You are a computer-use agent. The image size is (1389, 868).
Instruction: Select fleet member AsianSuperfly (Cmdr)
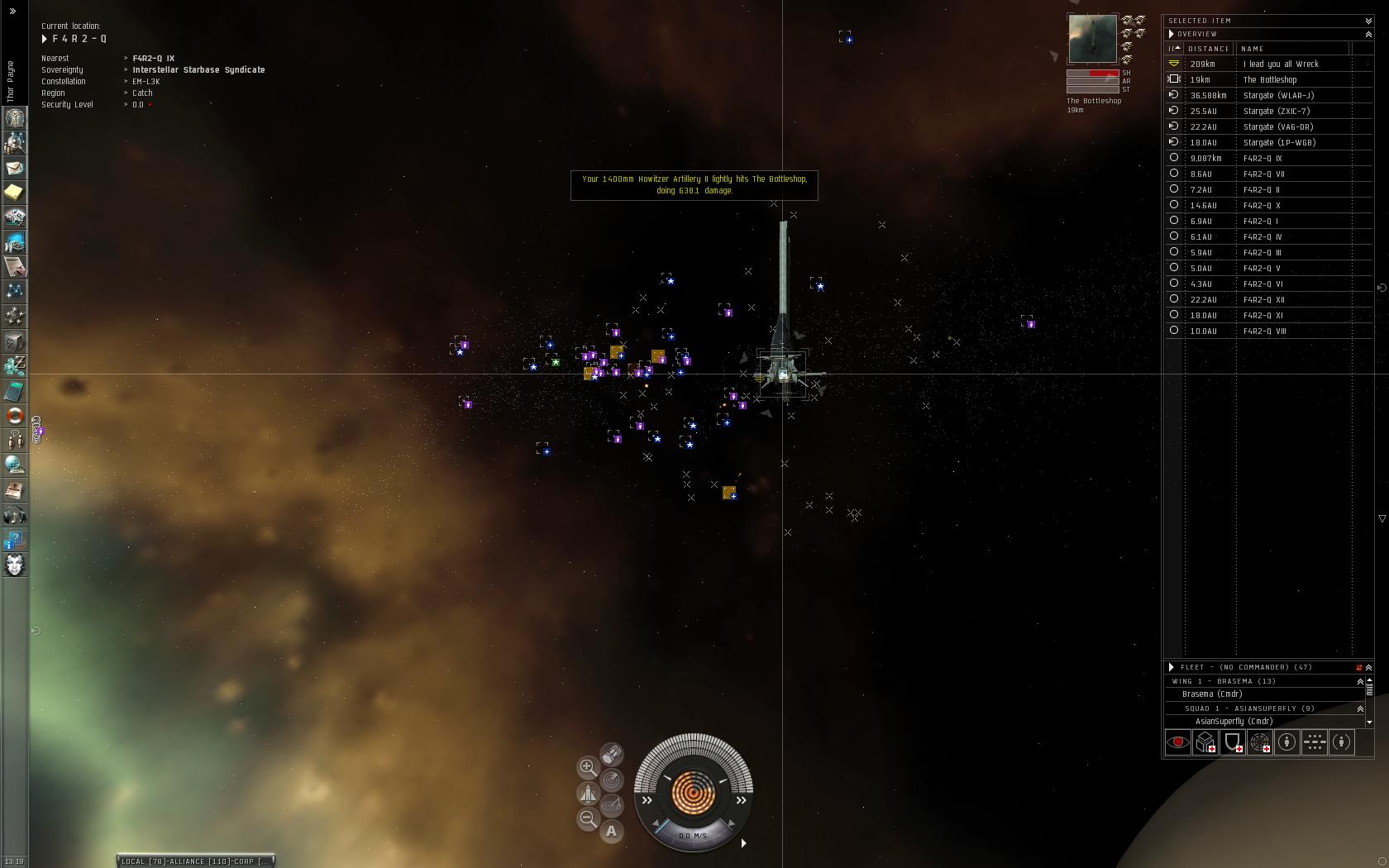(1234, 722)
